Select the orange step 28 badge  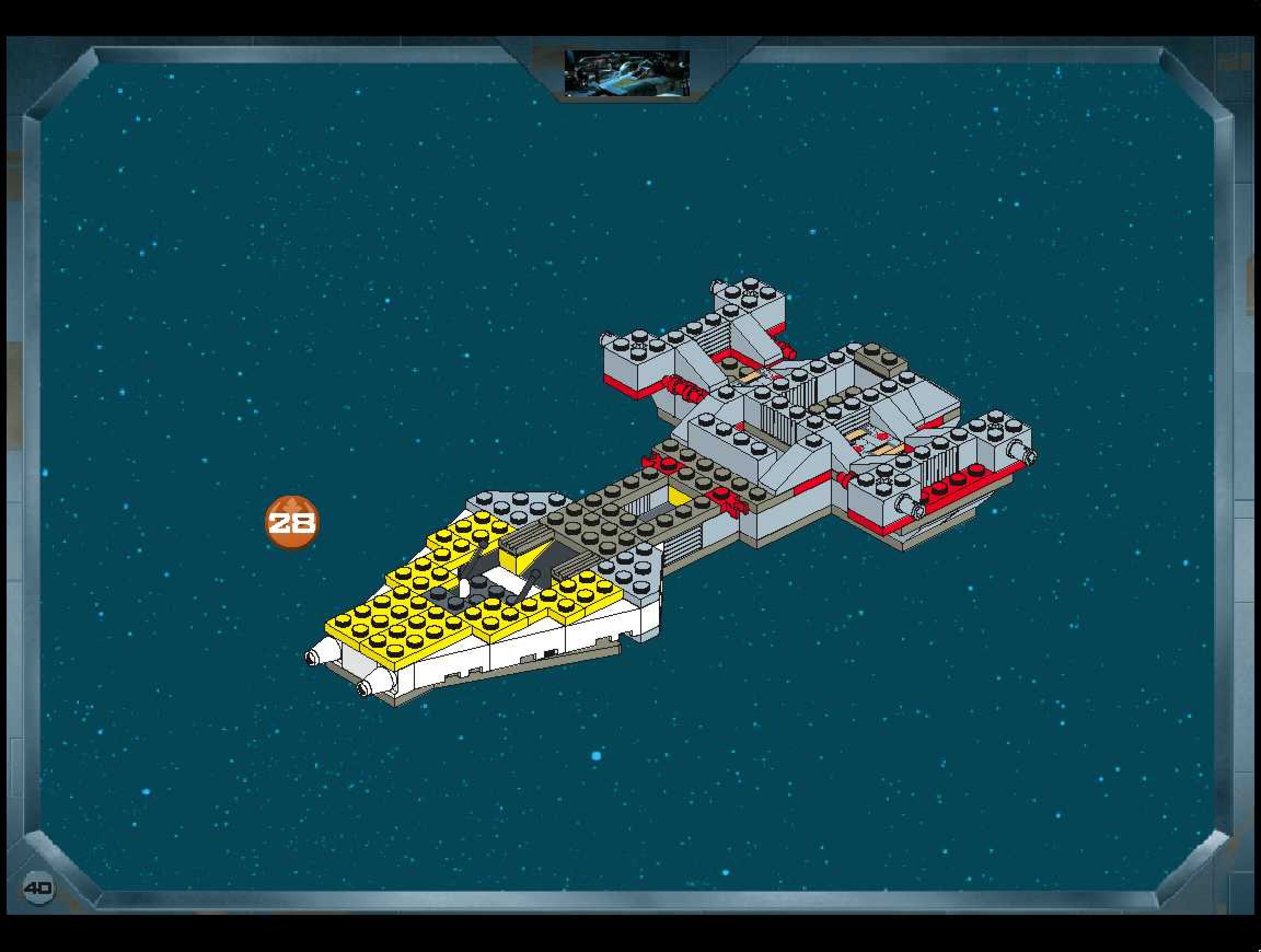(x=291, y=522)
